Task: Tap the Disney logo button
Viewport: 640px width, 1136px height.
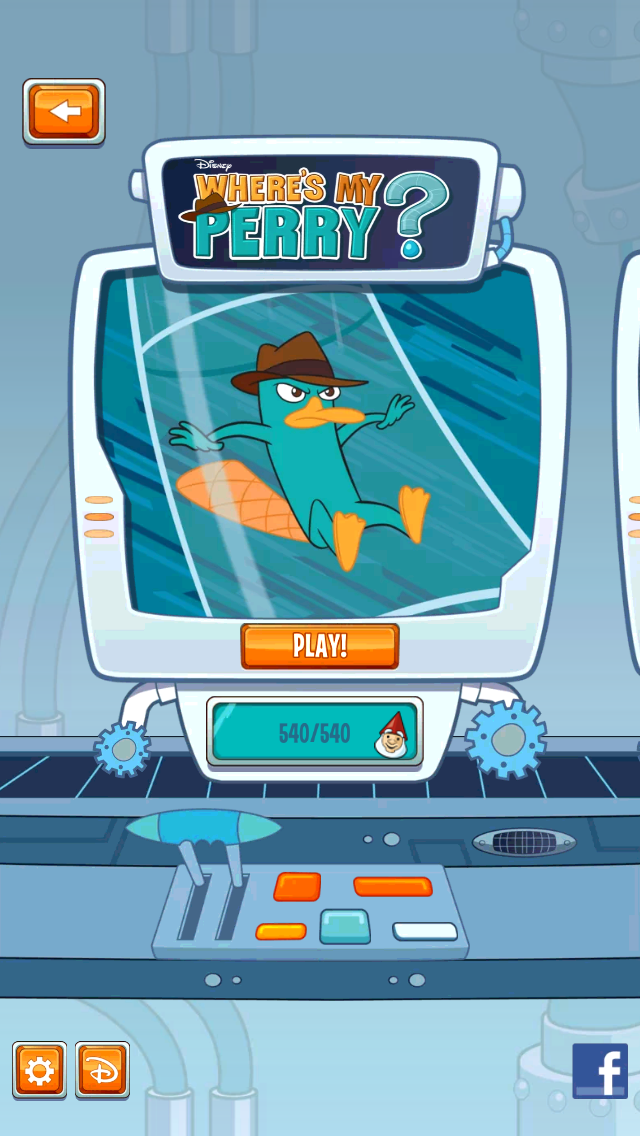Action: [102, 1071]
